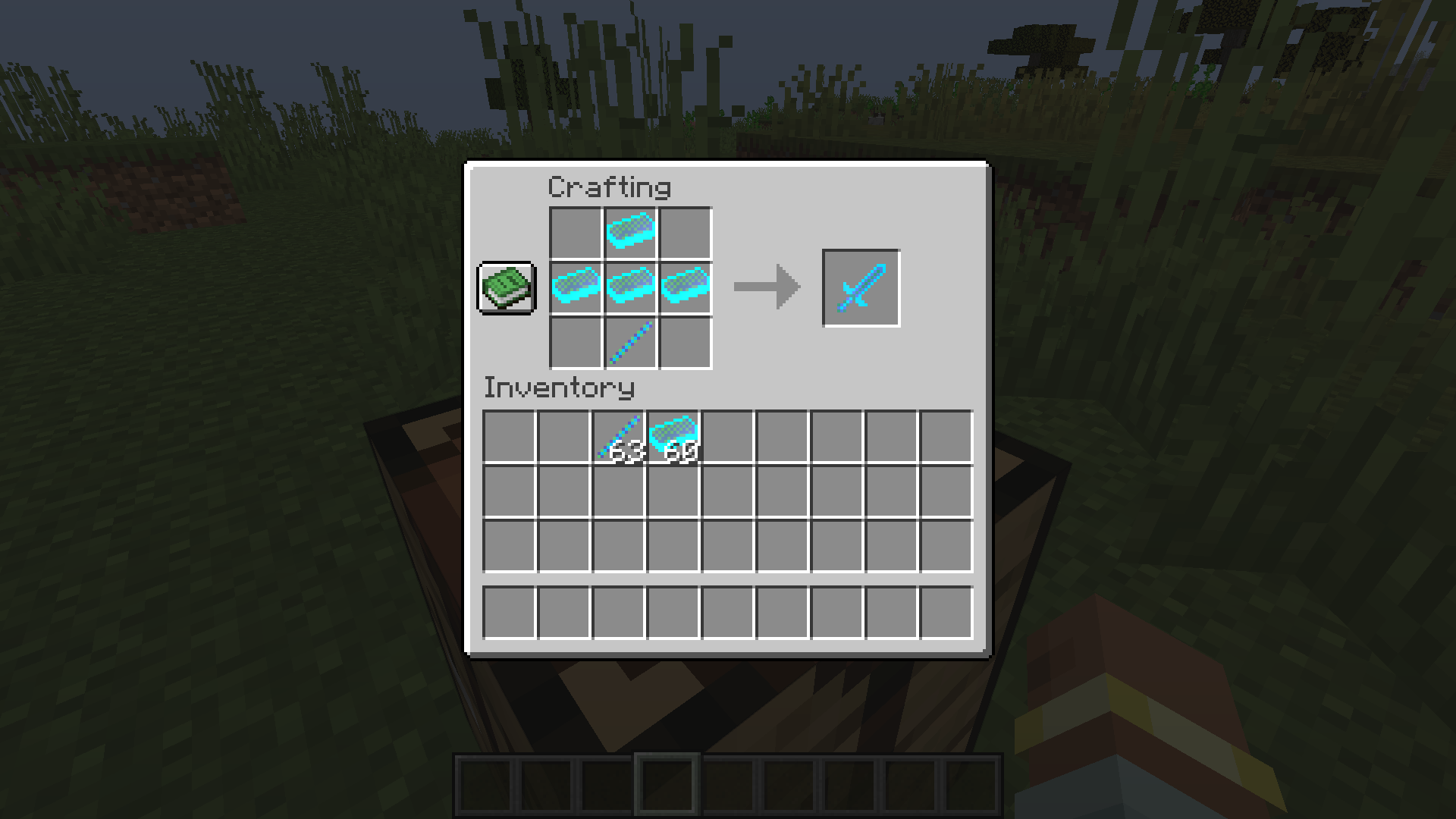Take the crafted diamond sword from output slot
The image size is (1456, 819).
point(860,287)
